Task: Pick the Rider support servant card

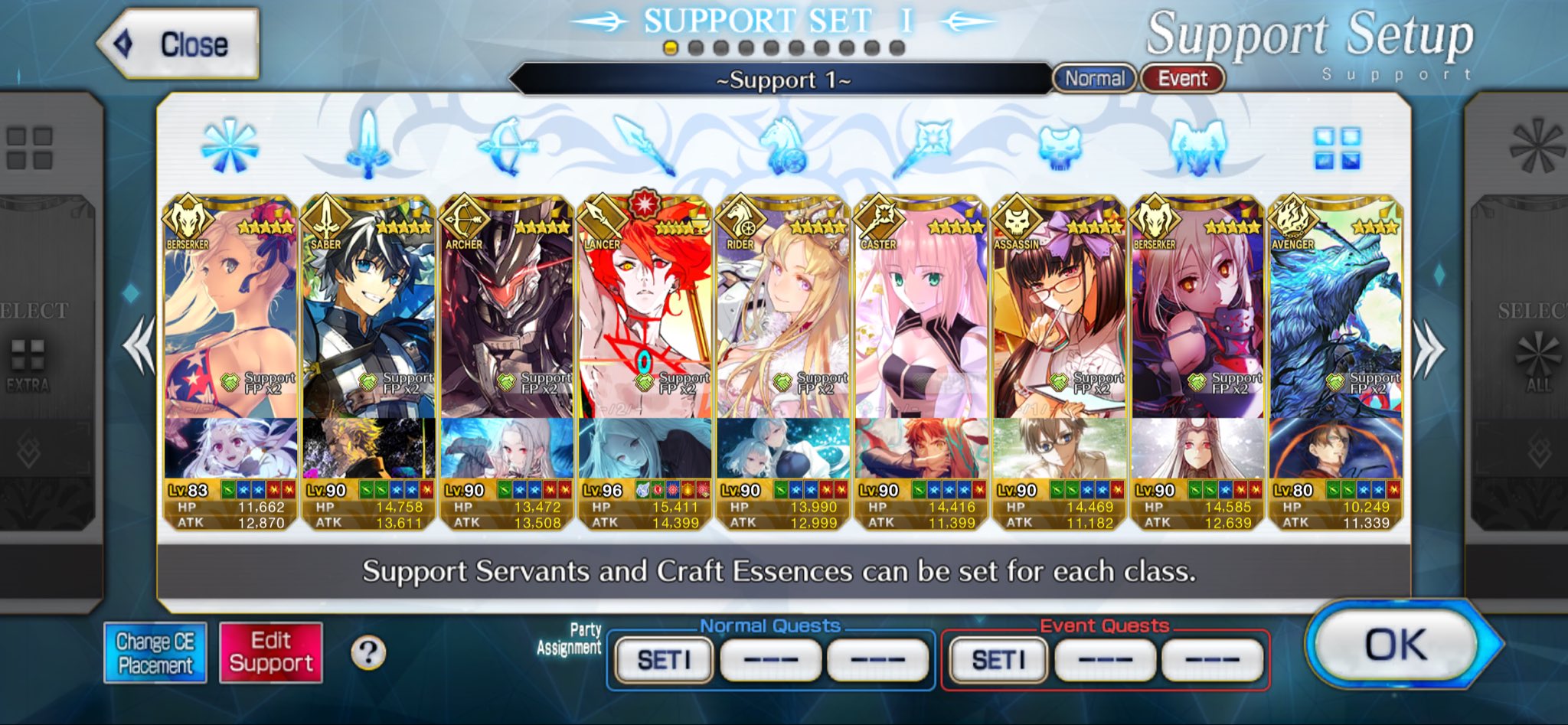Action: (783, 322)
